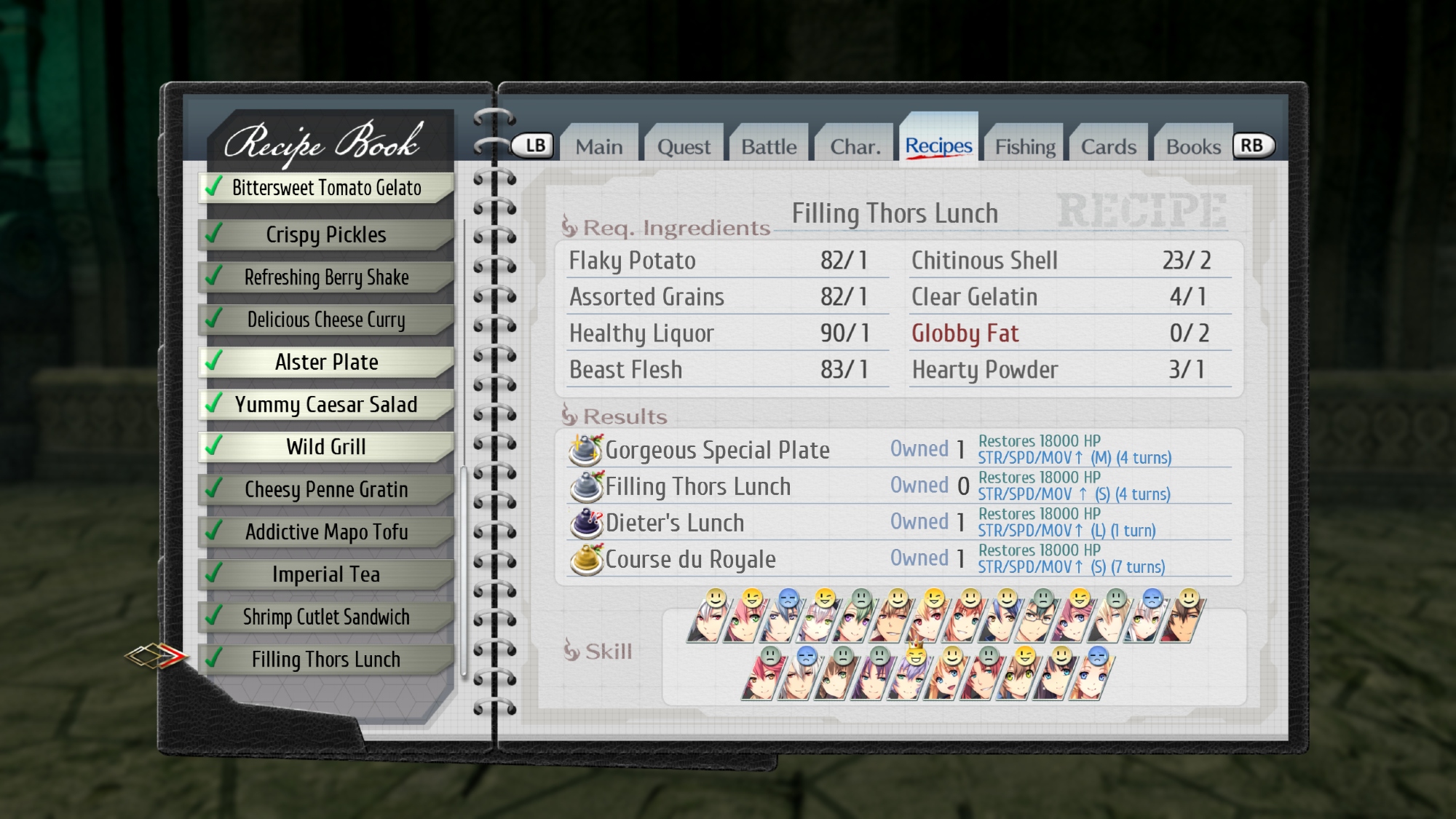The width and height of the screenshot is (1456, 819).
Task: Click the Recipes tab
Action: (938, 146)
